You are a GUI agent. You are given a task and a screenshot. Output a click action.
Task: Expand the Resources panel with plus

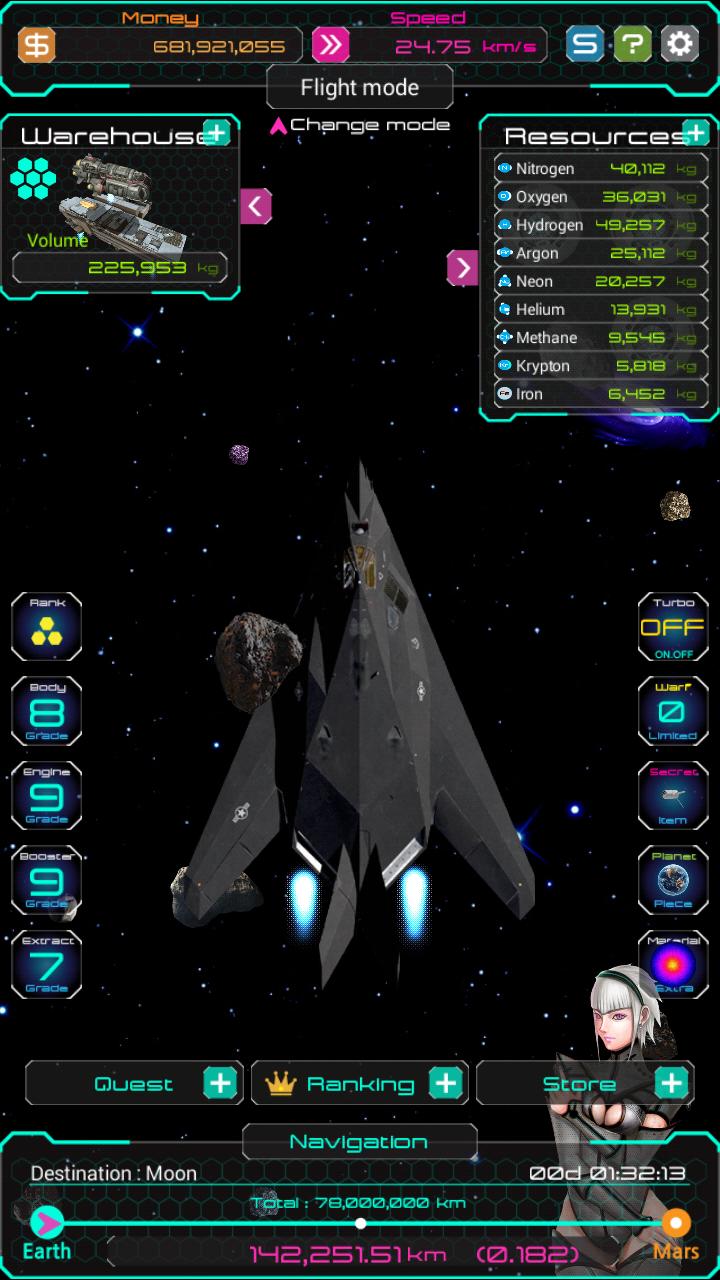click(695, 132)
